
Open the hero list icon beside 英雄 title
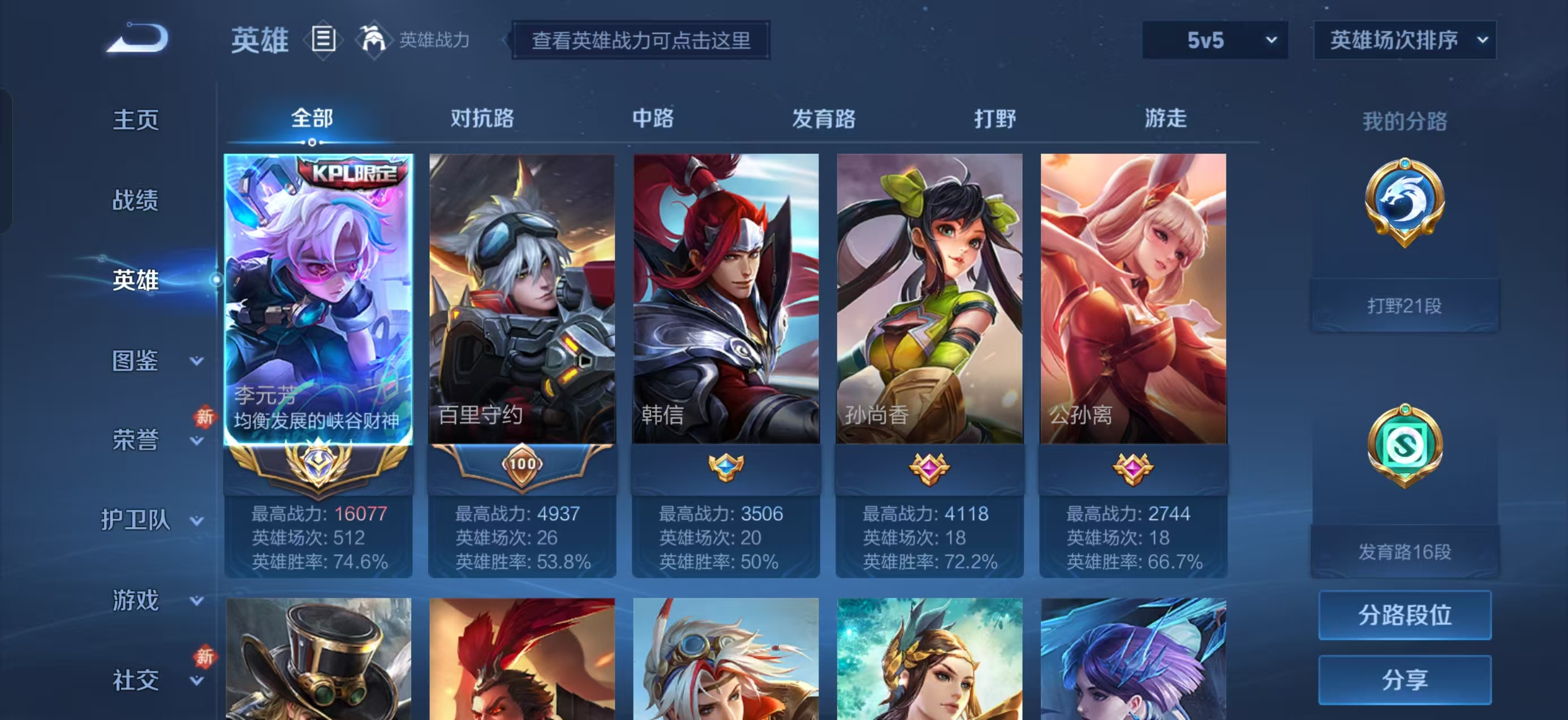pos(323,40)
